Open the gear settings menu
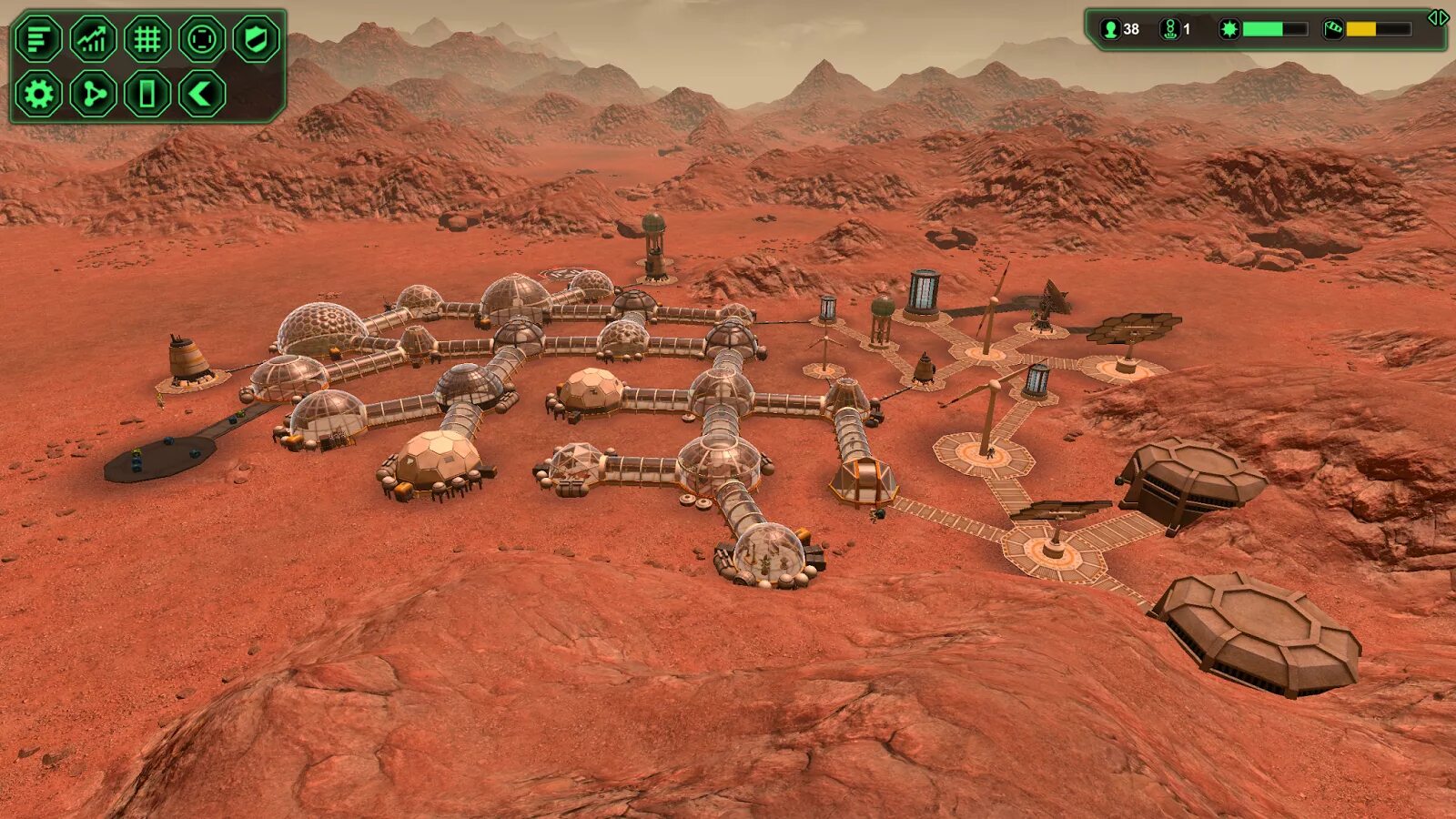Image resolution: width=1456 pixels, height=819 pixels. click(x=38, y=94)
